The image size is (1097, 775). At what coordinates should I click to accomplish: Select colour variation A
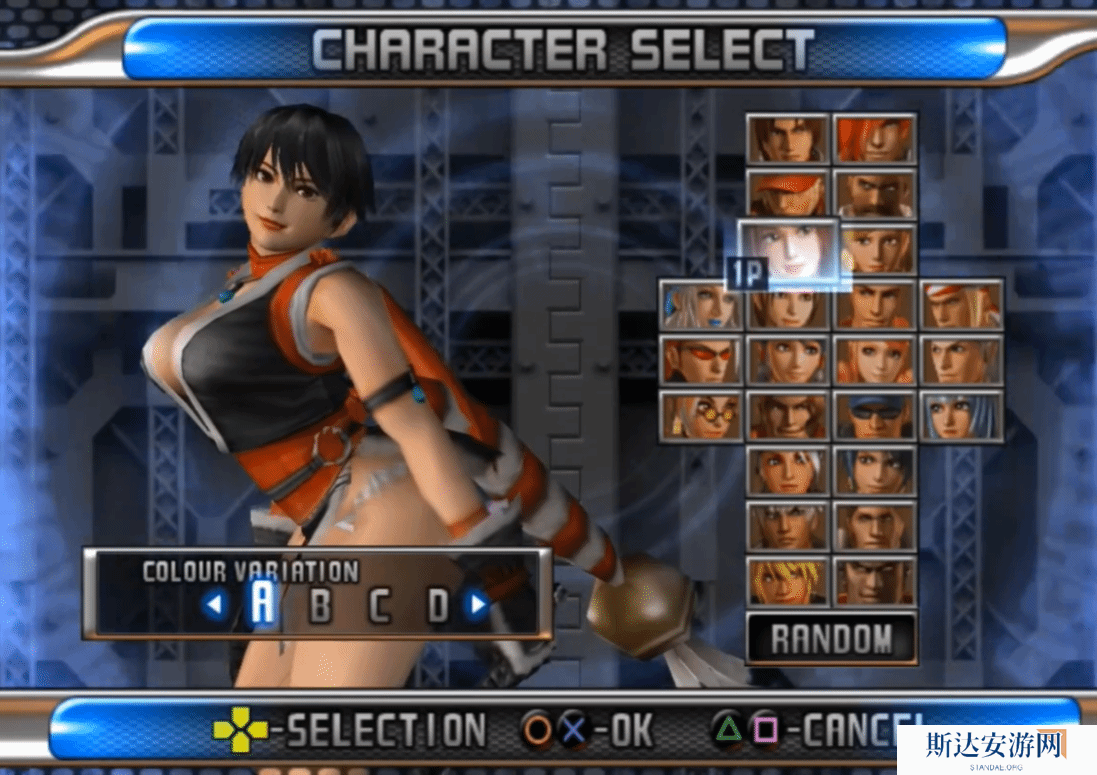coord(262,603)
